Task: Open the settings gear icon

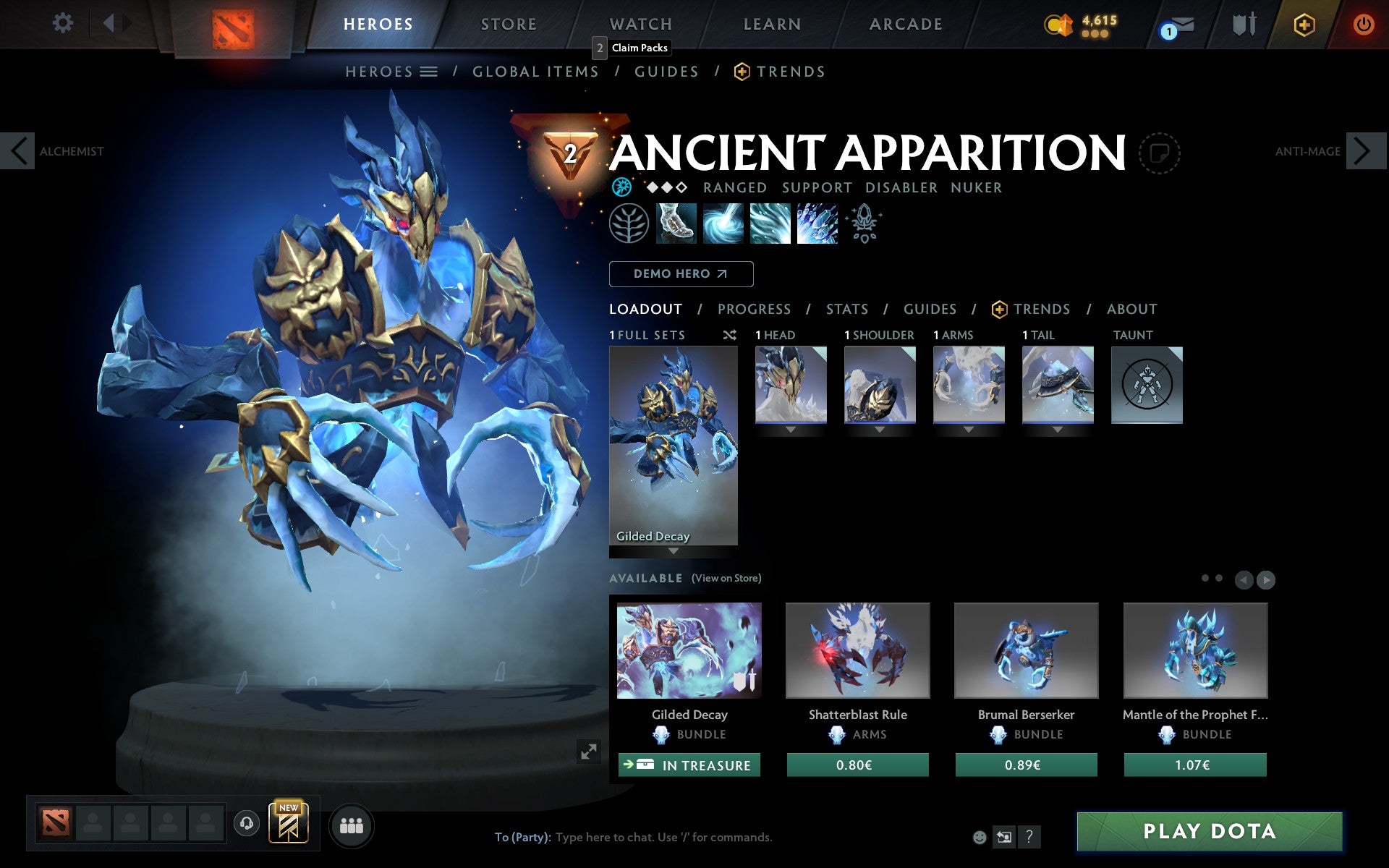Action: click(64, 24)
